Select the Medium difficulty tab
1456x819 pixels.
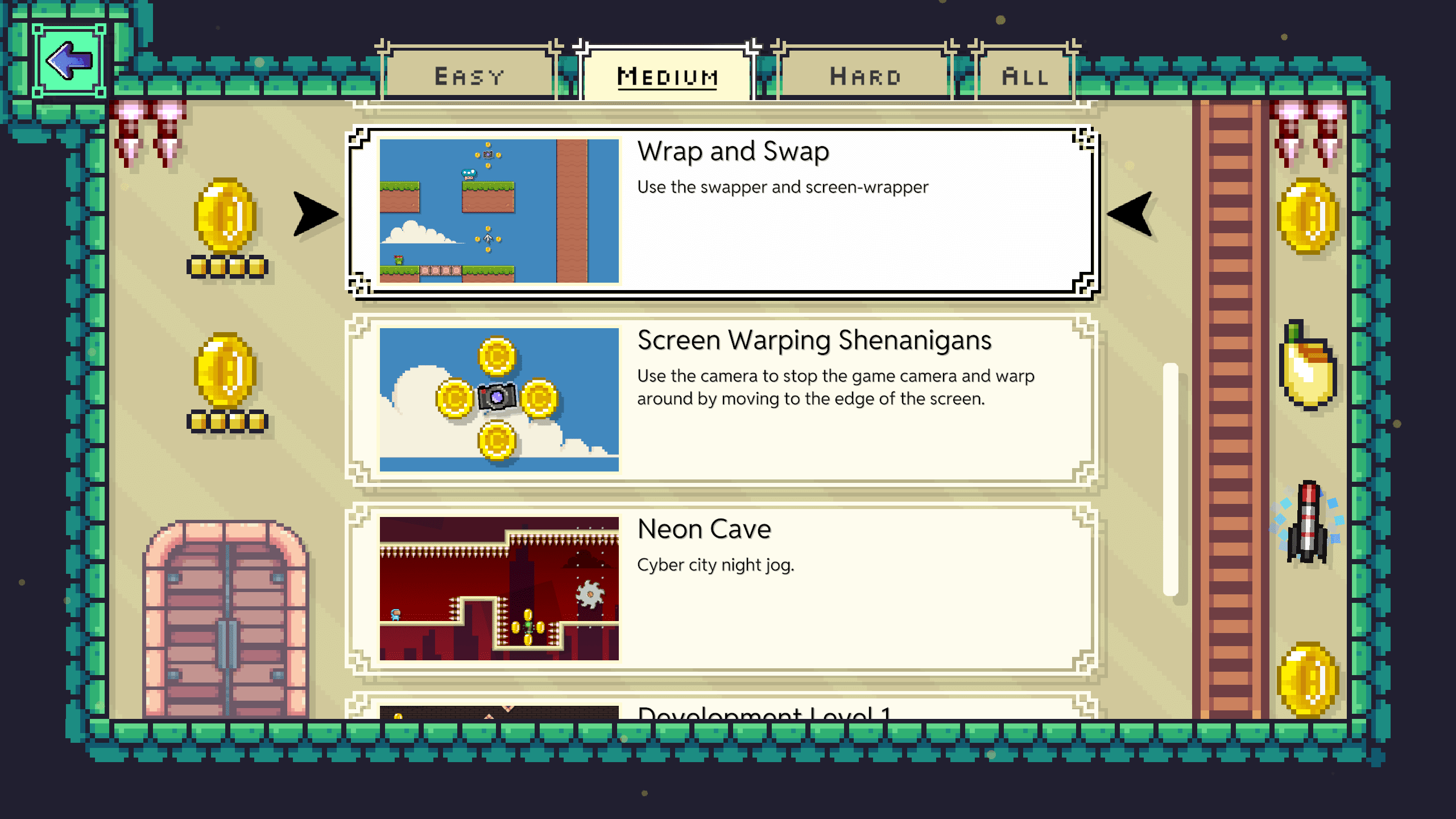667,75
